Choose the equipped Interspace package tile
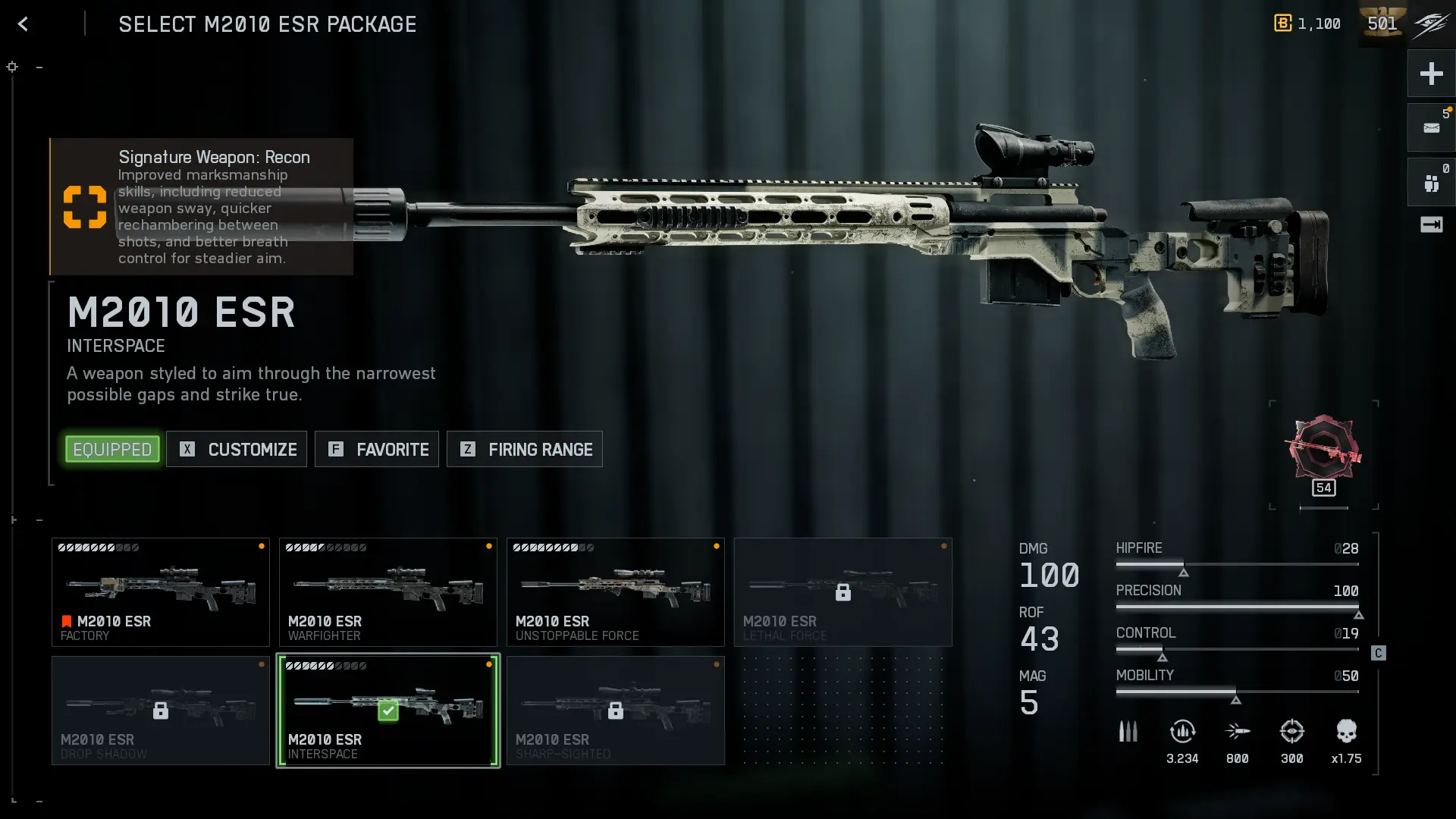 pyautogui.click(x=388, y=711)
